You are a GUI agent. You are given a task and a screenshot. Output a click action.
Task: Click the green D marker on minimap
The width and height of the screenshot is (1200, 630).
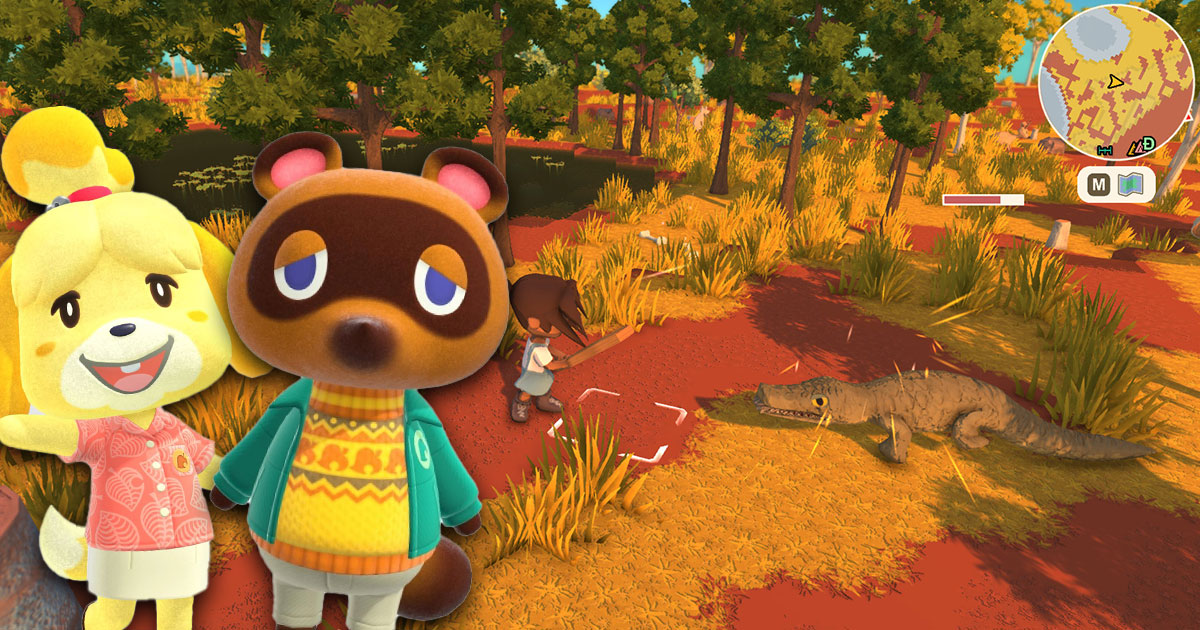[x=1148, y=144]
